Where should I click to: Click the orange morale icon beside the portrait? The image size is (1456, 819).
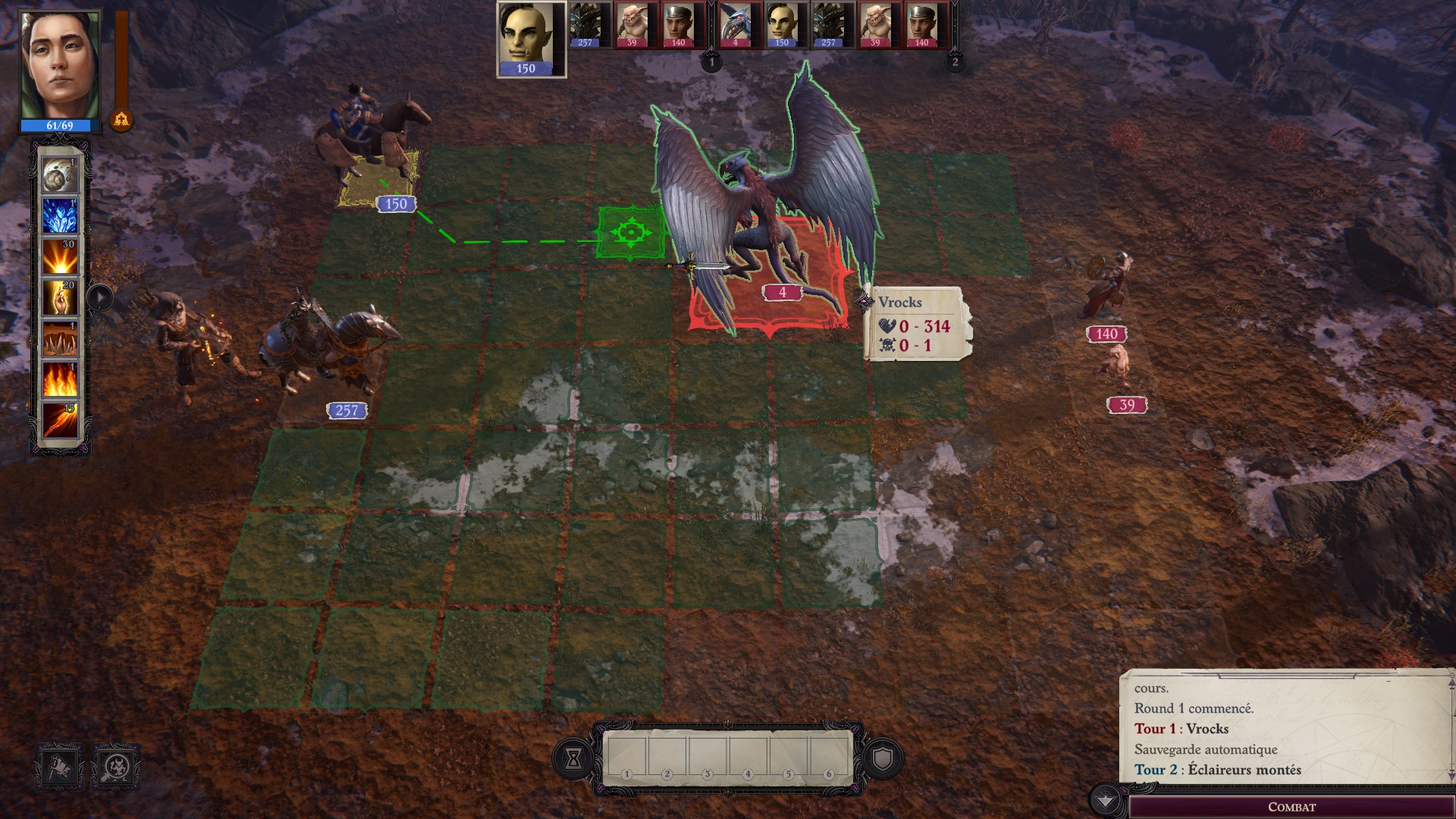[121, 120]
